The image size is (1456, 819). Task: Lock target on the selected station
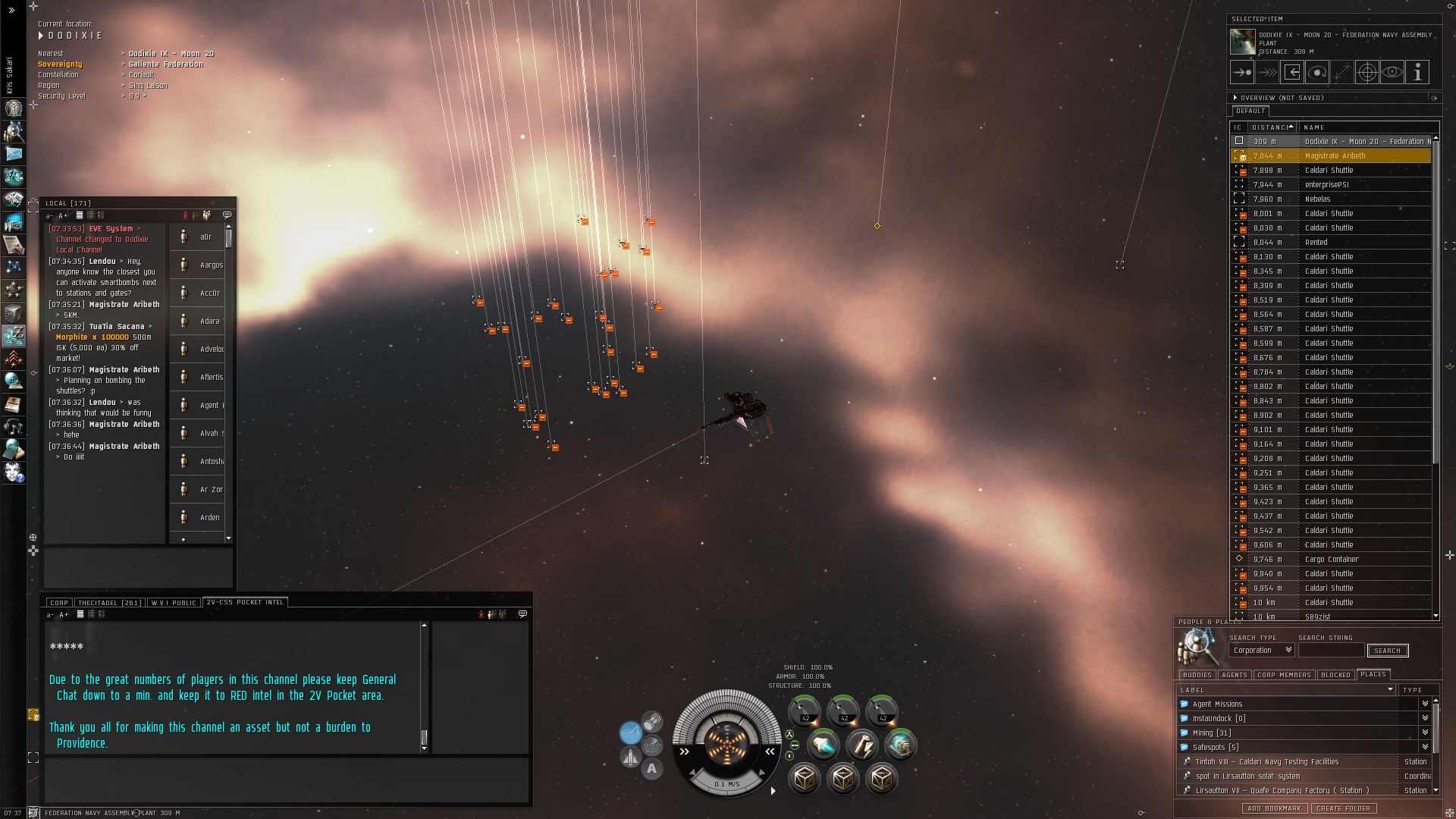coord(1367,72)
